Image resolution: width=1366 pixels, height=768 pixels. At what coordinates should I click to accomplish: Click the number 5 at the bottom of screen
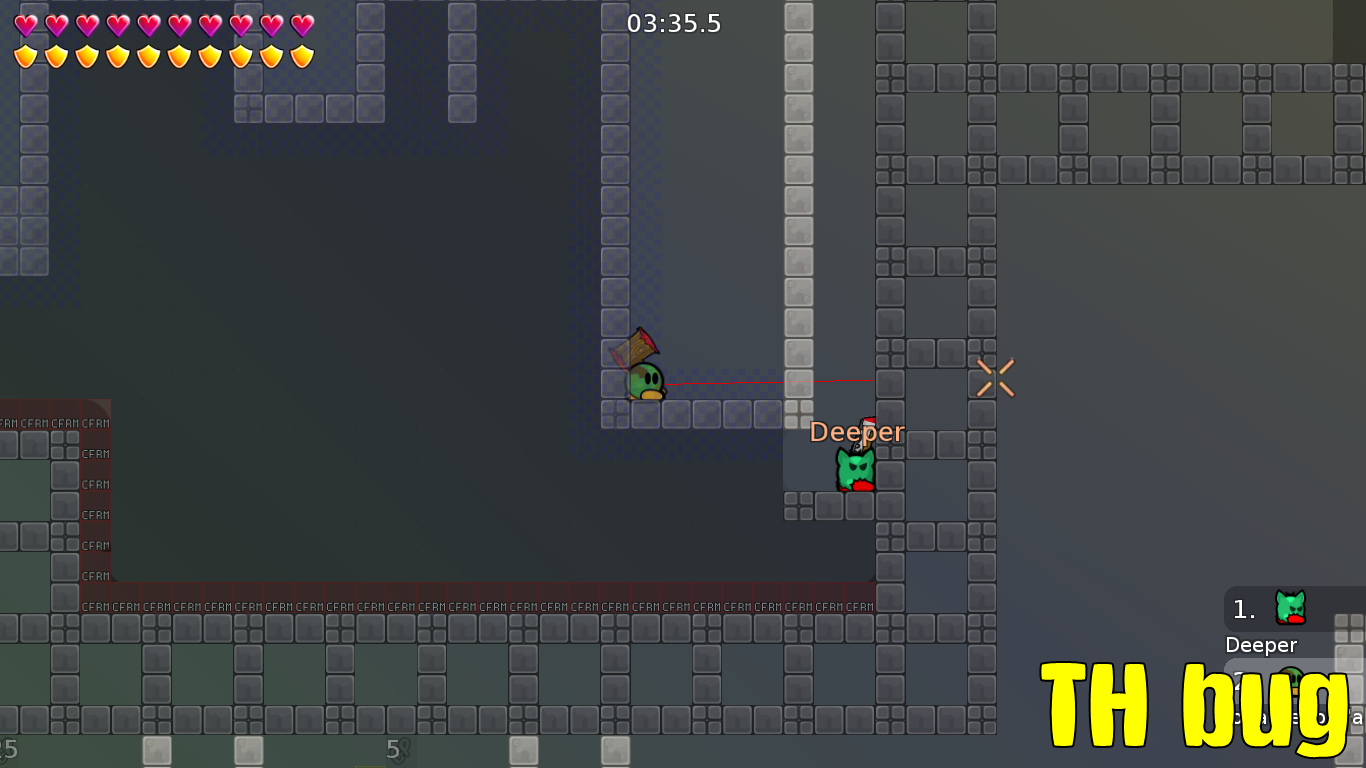pyautogui.click(x=391, y=749)
